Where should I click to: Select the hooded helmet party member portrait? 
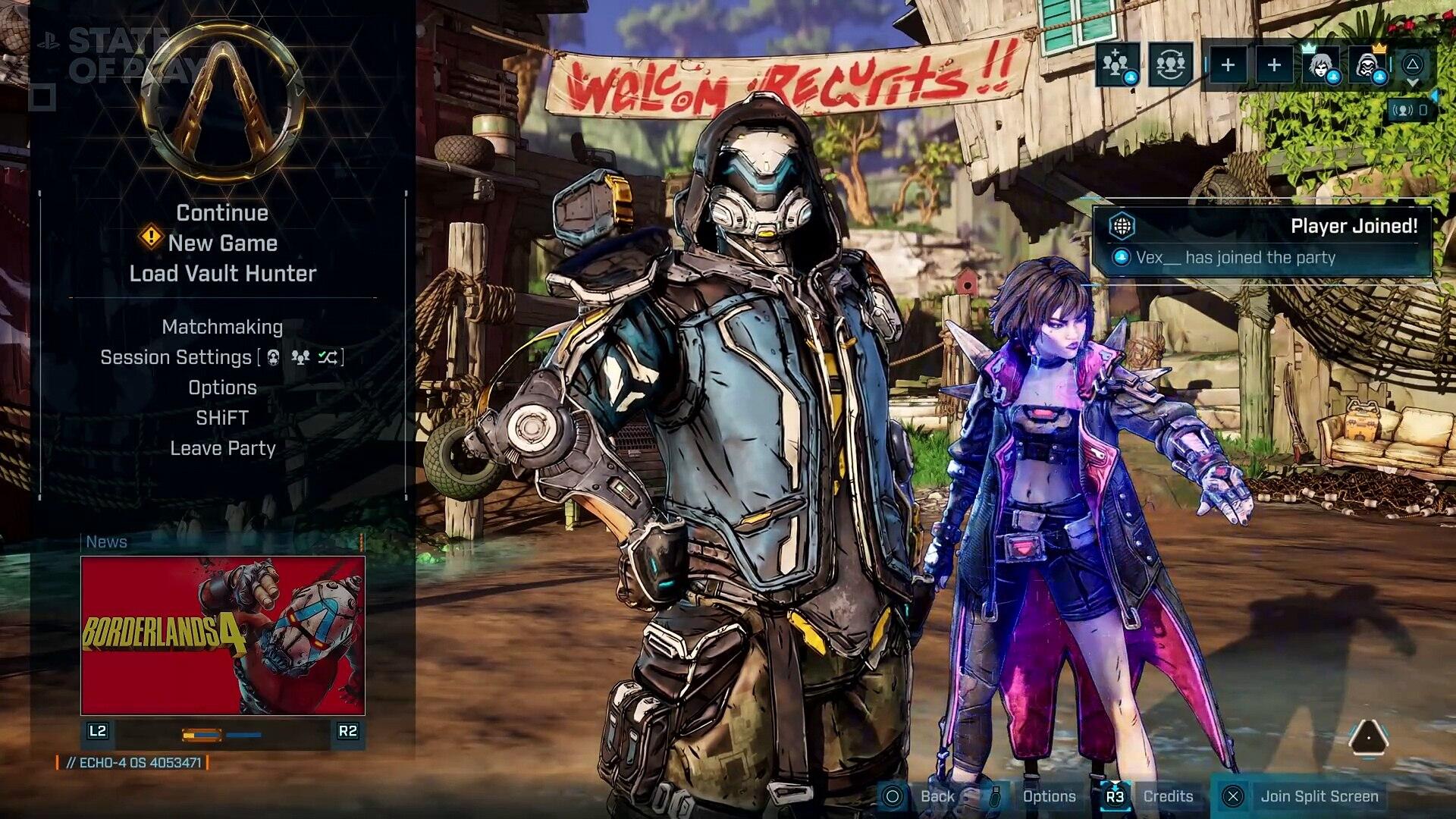tap(1367, 65)
